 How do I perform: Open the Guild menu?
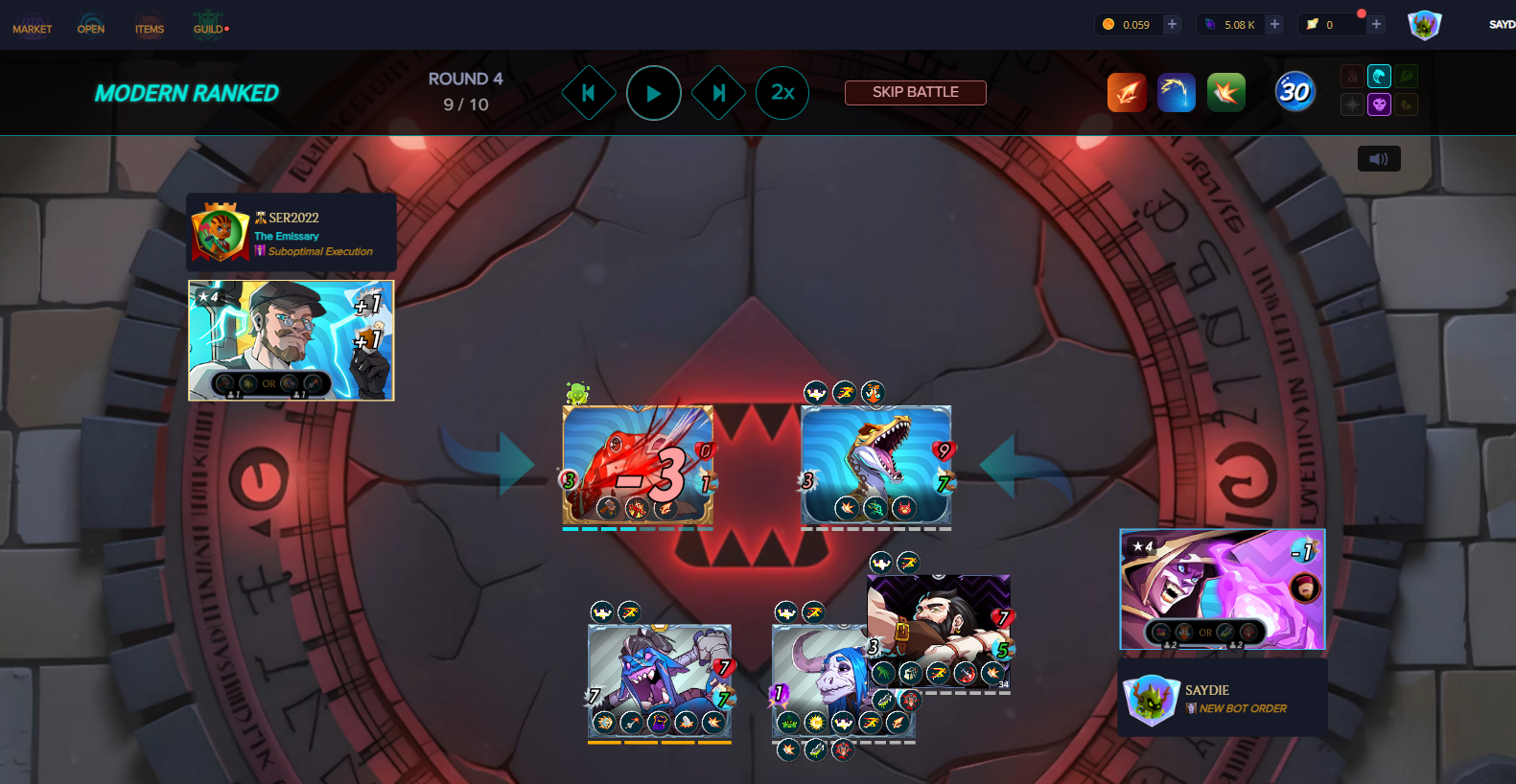(209, 25)
